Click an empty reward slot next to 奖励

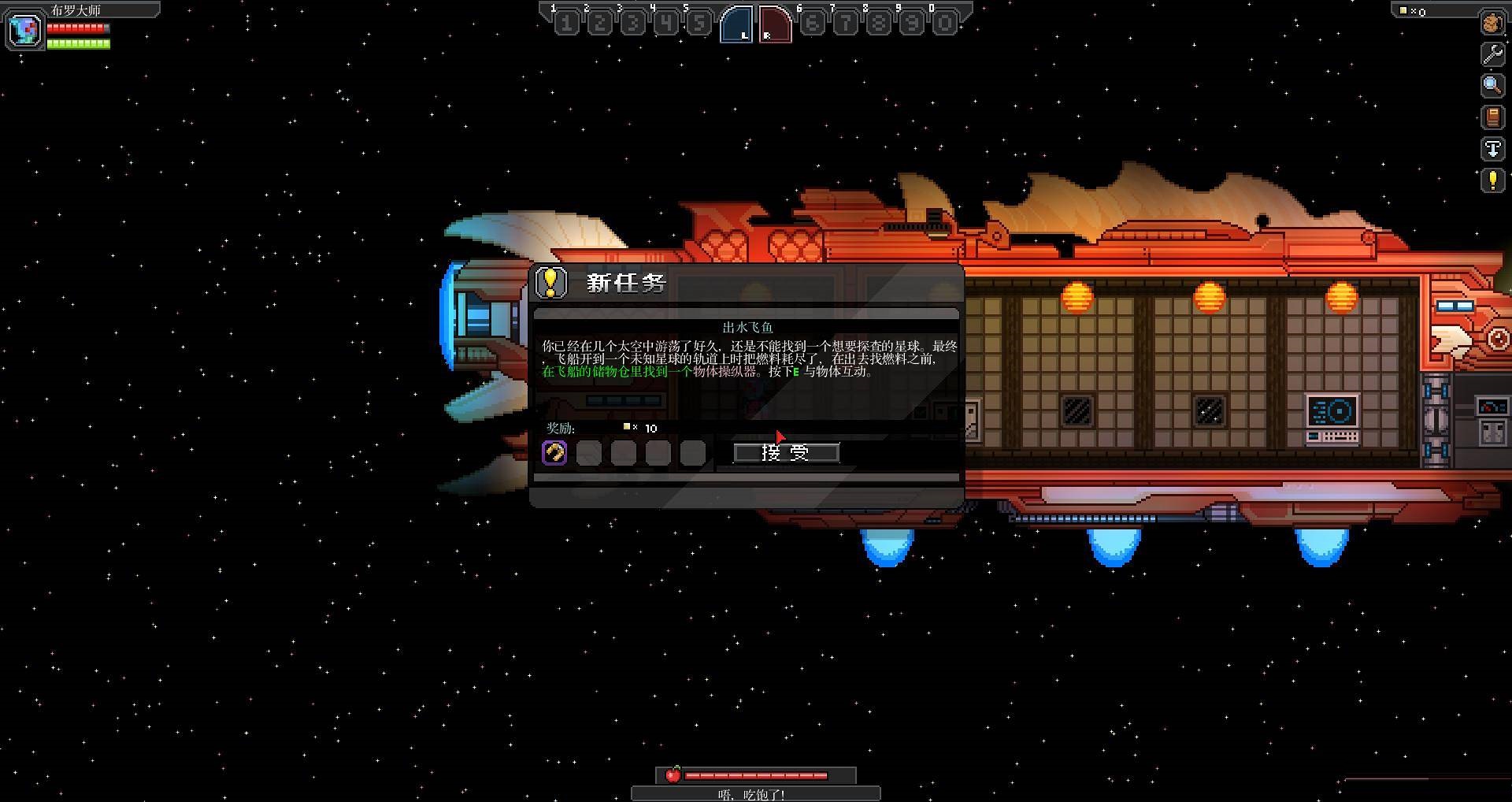coord(588,452)
